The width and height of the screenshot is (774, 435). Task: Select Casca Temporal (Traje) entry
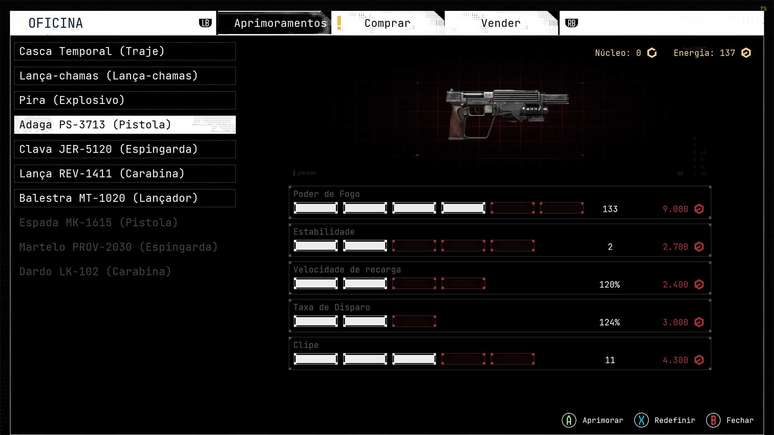pos(125,51)
